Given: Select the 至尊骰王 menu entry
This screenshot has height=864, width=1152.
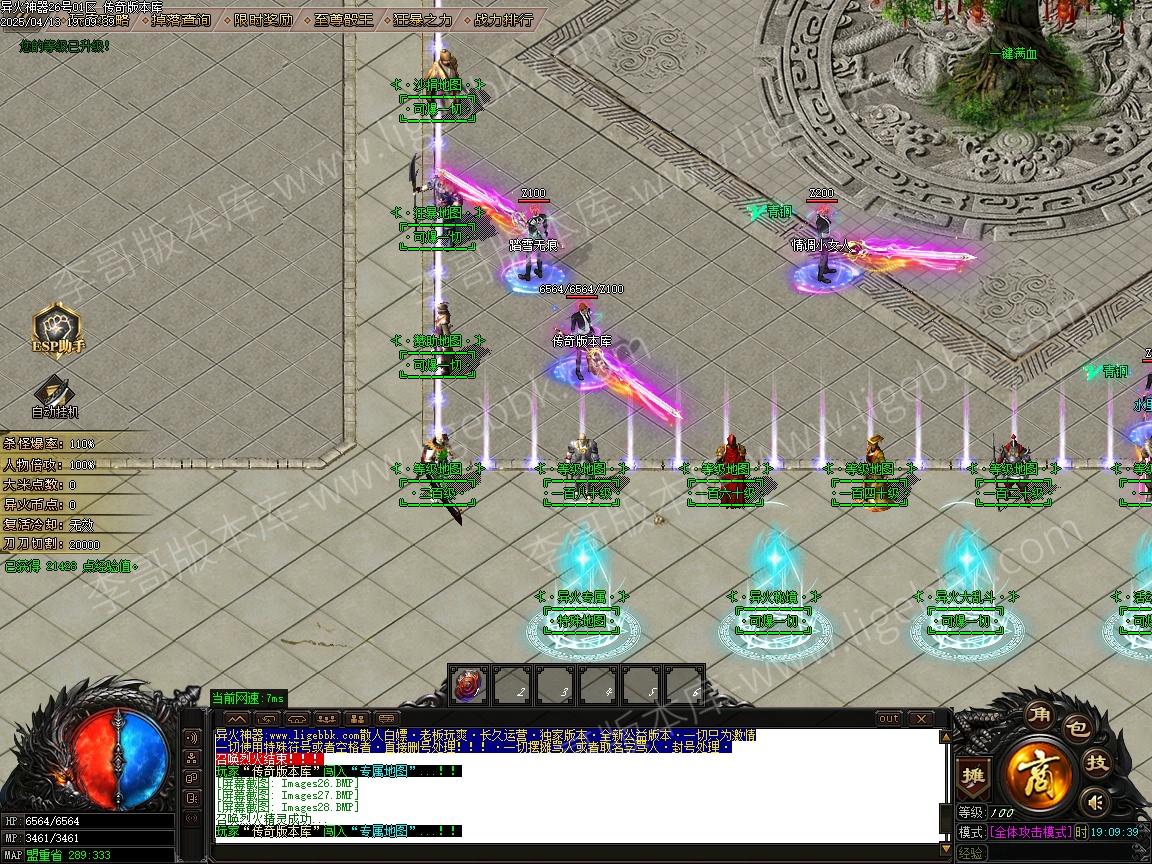Looking at the screenshot, I should click(x=344, y=20).
